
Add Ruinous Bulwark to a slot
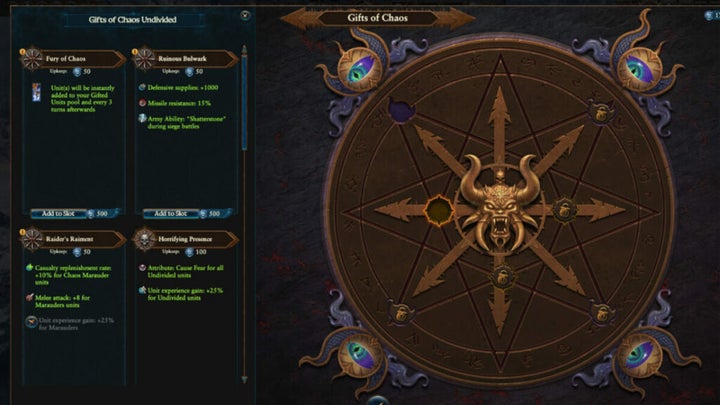pos(166,213)
